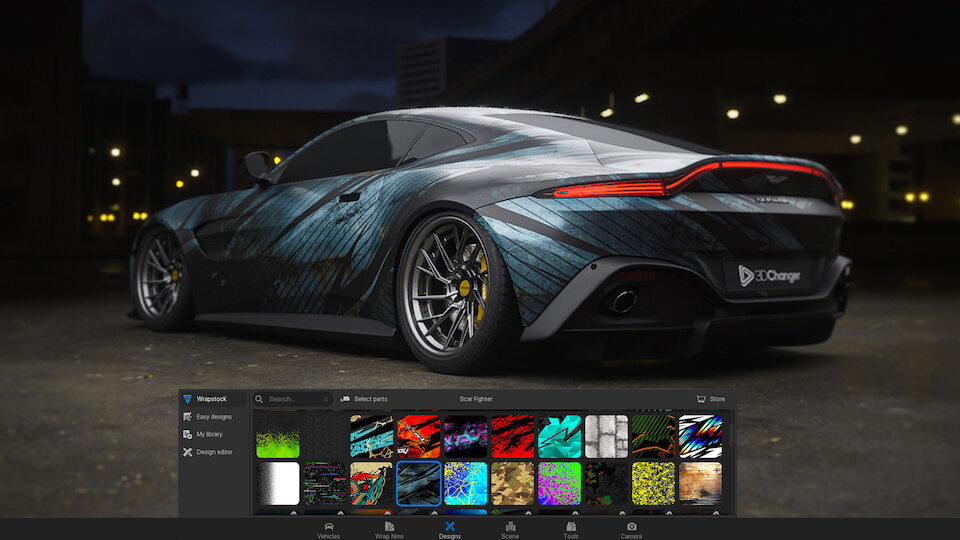Pick the camouflage pattern design
Screen dimensions: 960x540
point(512,483)
